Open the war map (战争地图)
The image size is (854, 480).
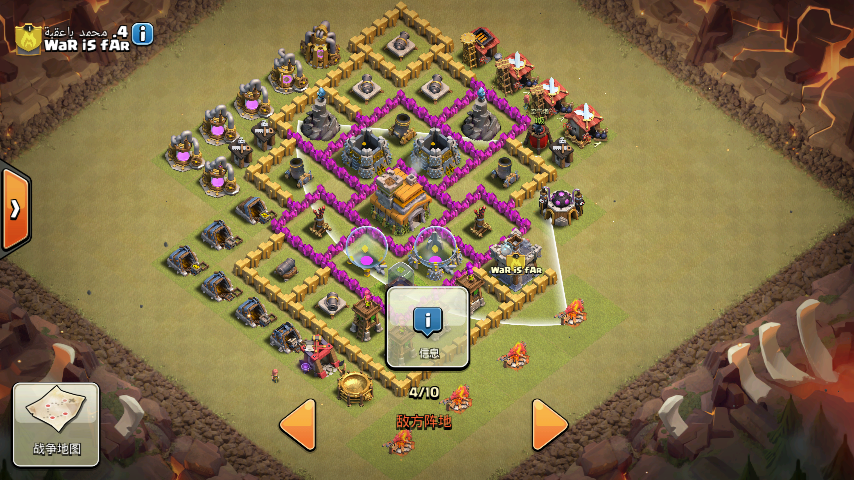click(56, 423)
